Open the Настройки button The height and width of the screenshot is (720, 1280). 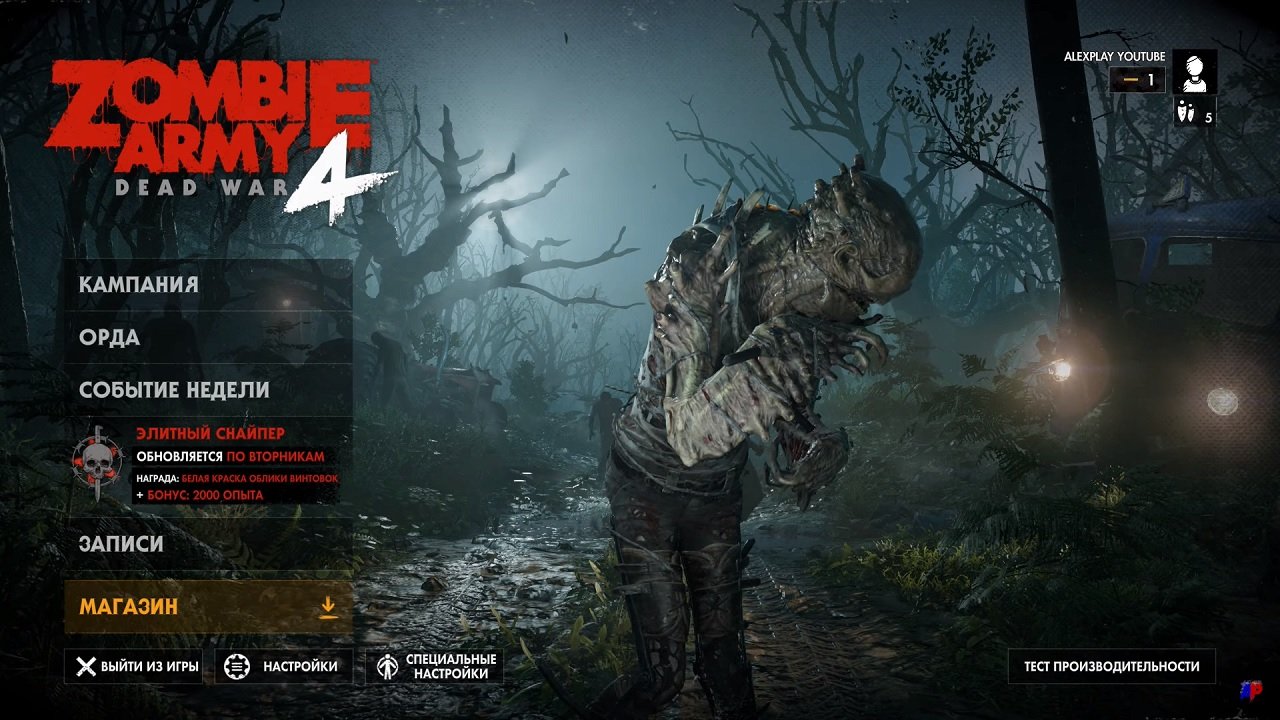pyautogui.click(x=298, y=664)
